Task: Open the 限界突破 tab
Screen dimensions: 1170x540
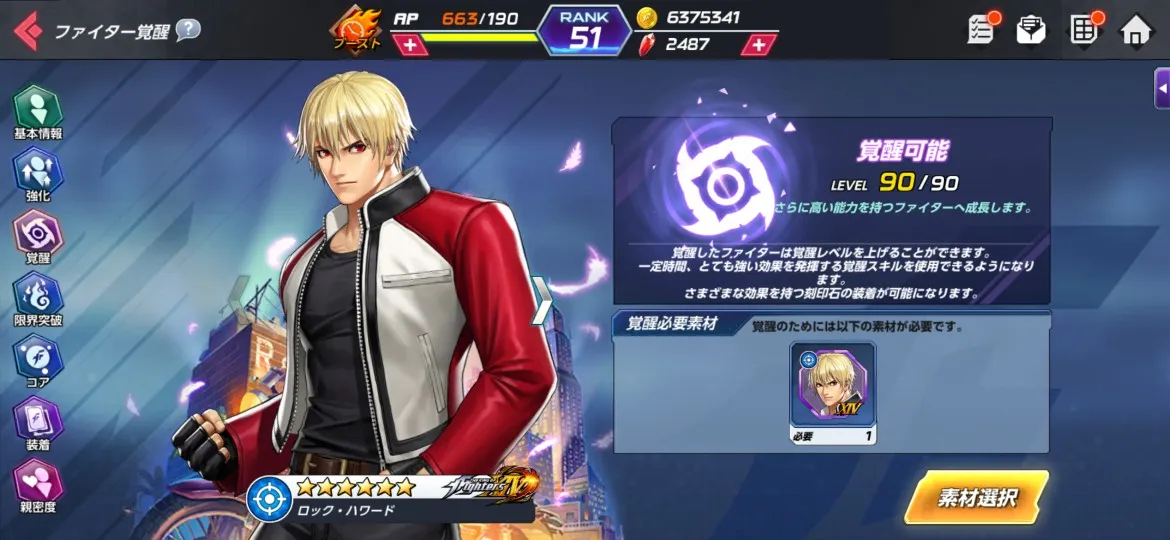Action: click(x=38, y=299)
